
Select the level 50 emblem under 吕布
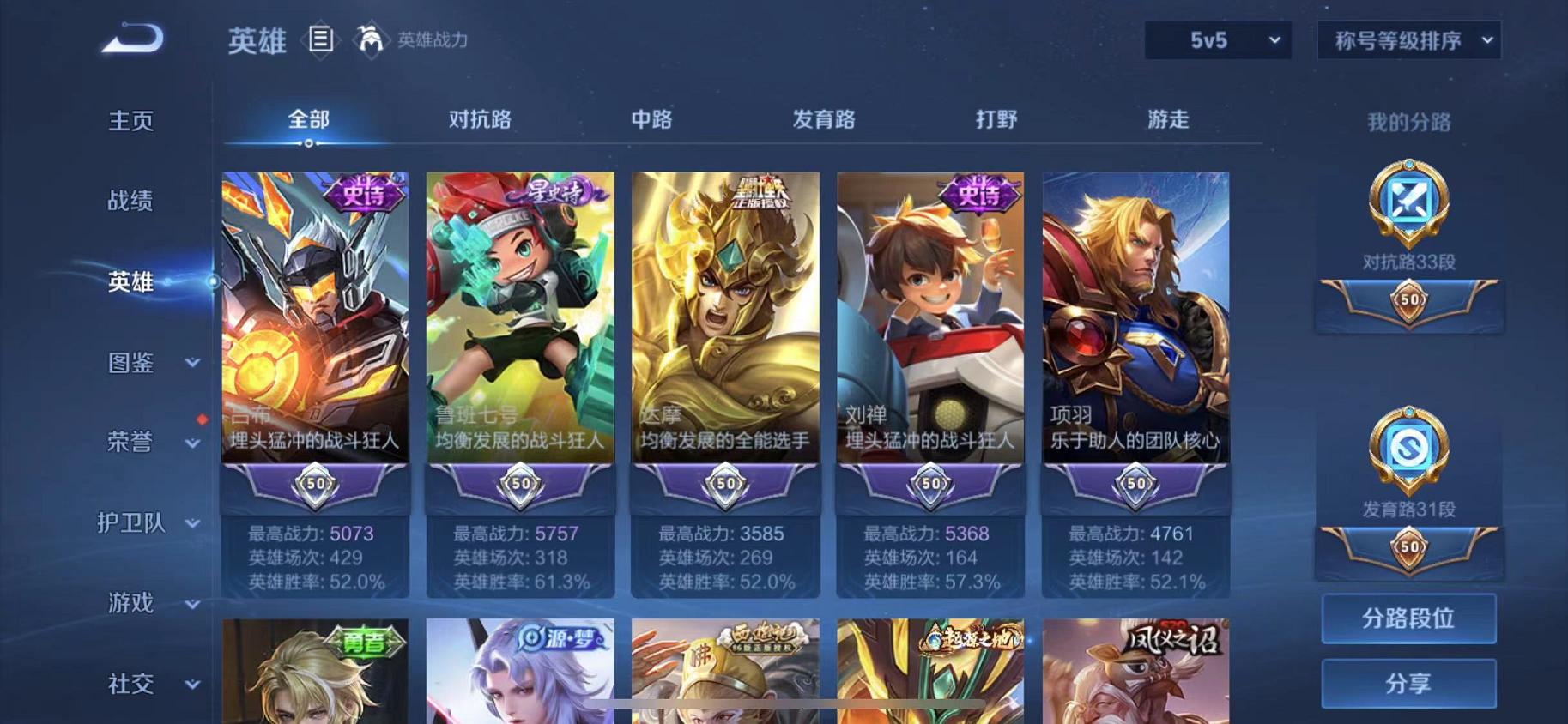[314, 484]
